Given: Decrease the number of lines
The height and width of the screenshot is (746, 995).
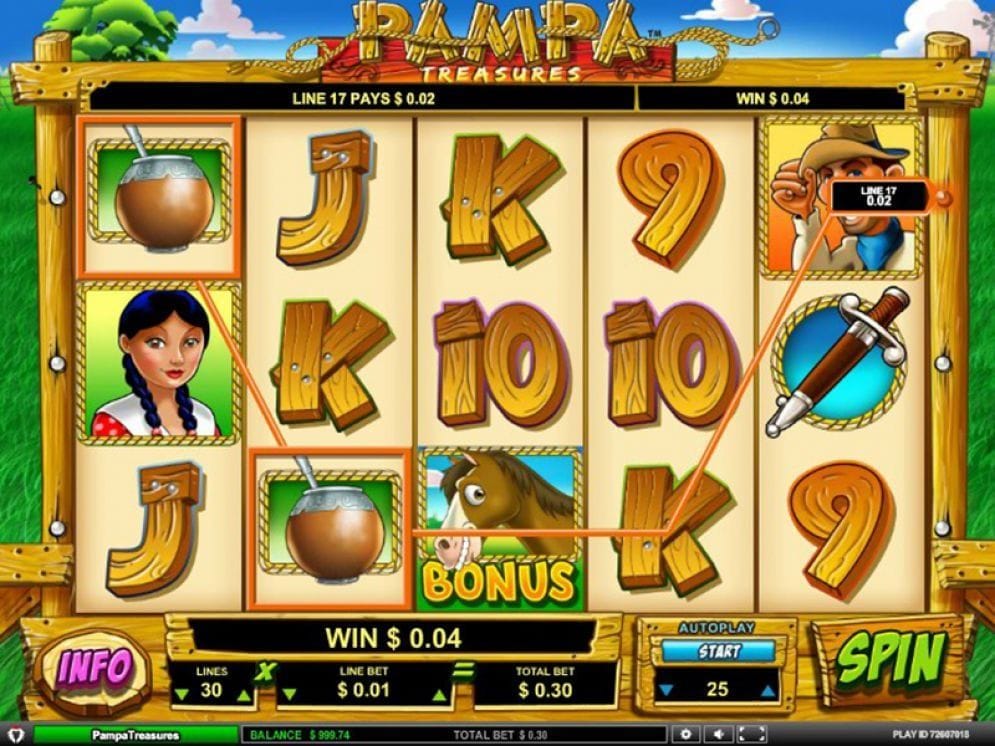Looking at the screenshot, I should pyautogui.click(x=180, y=693).
